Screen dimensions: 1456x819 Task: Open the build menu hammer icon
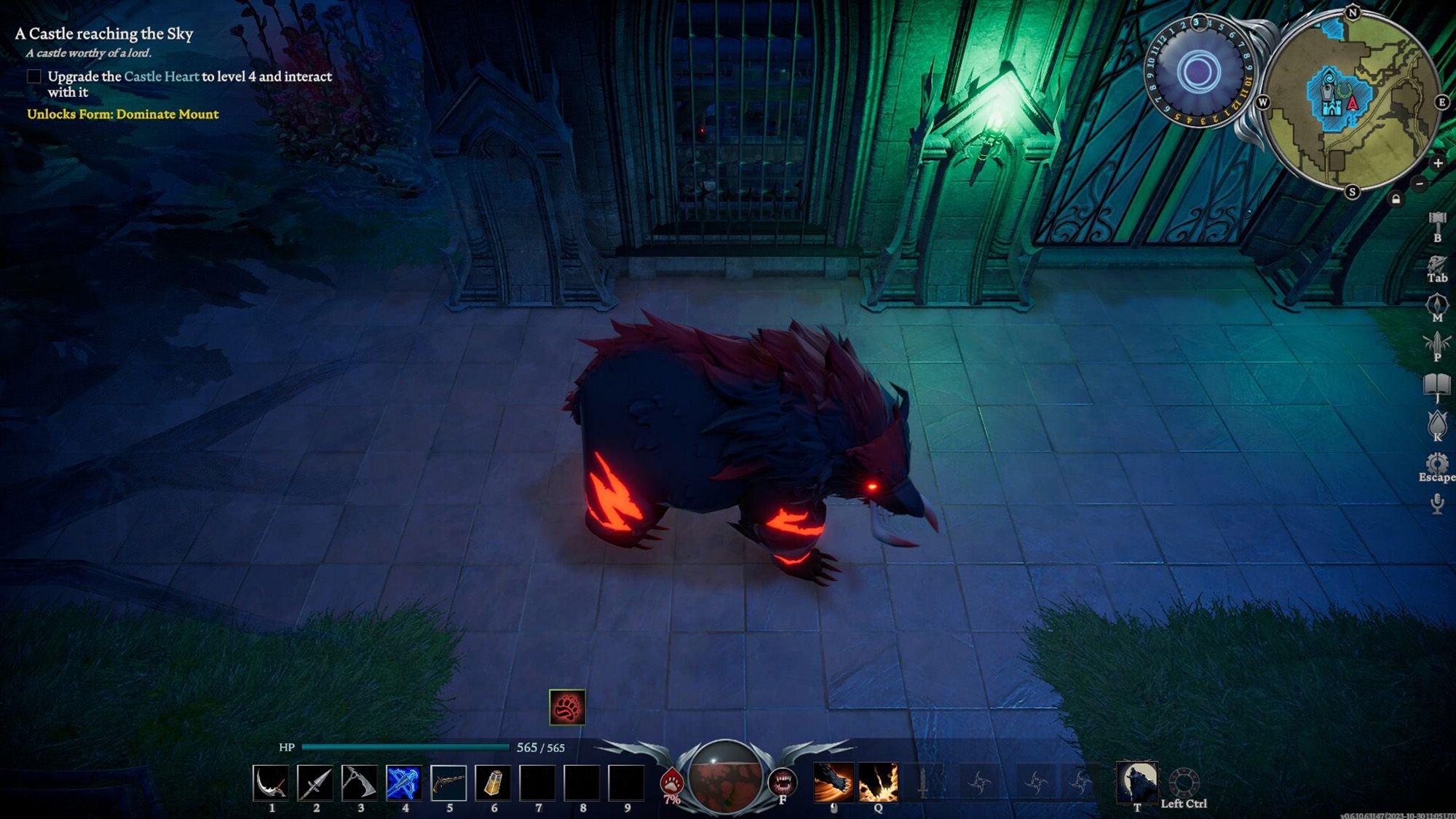point(1437,221)
